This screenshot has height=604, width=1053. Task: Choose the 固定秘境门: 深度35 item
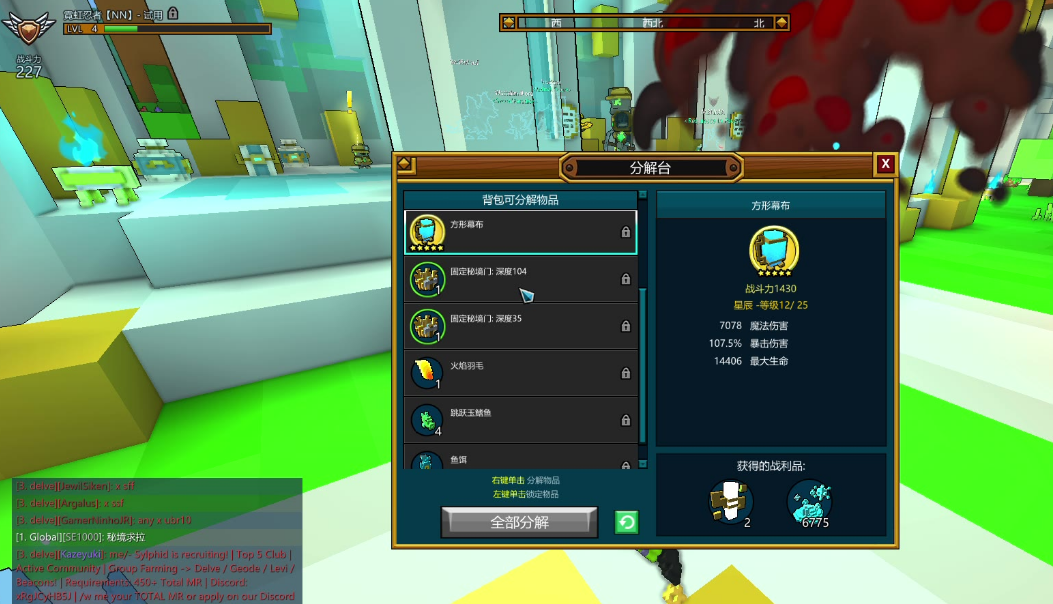[x=520, y=326]
